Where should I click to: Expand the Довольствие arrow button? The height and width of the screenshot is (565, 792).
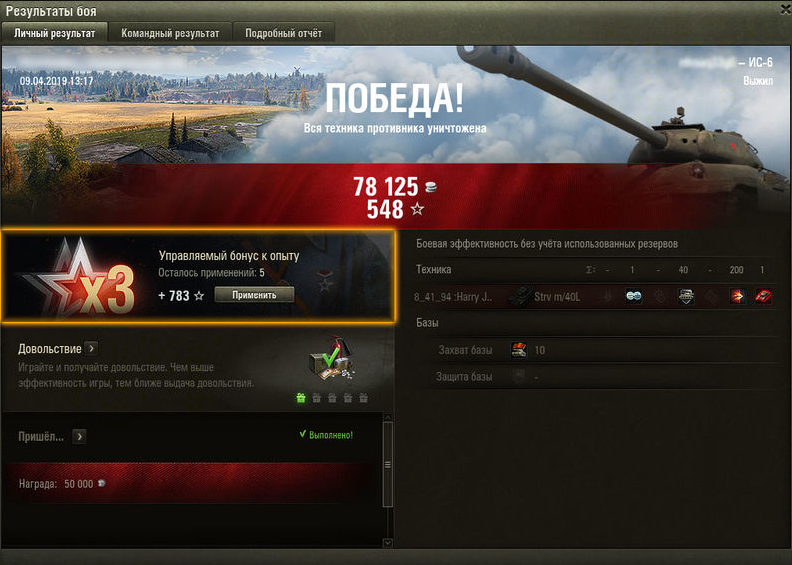click(91, 349)
